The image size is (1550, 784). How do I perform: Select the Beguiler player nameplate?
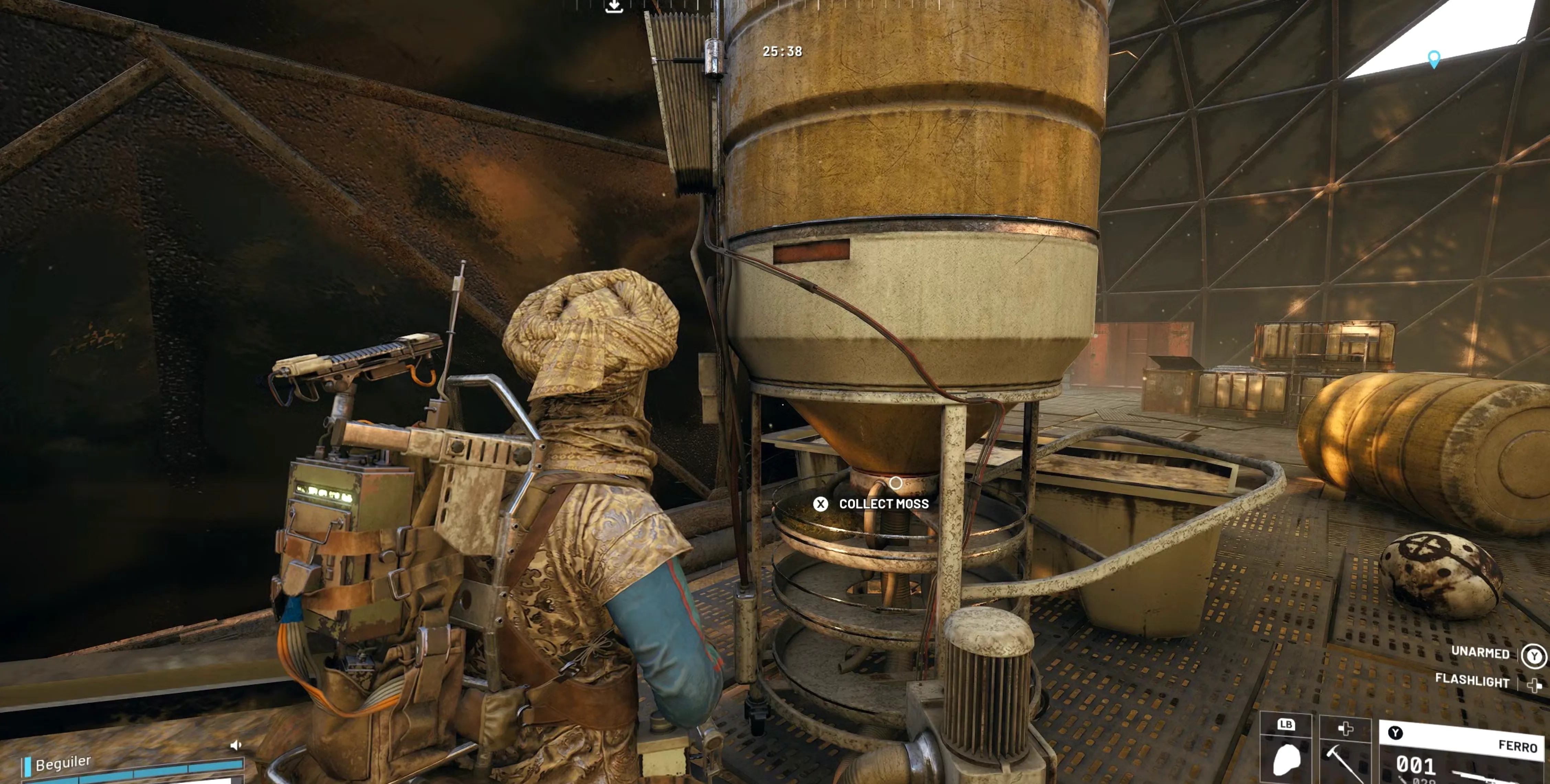(x=63, y=763)
